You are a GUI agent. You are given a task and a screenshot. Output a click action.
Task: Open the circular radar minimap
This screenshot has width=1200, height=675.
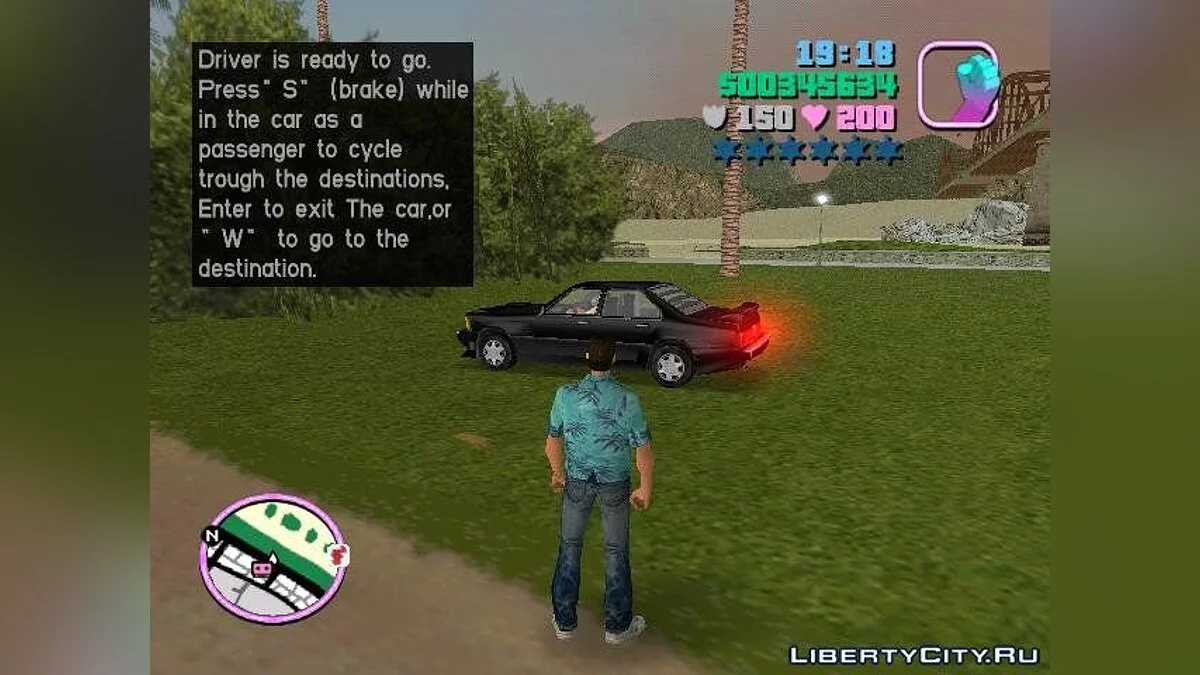coord(272,556)
